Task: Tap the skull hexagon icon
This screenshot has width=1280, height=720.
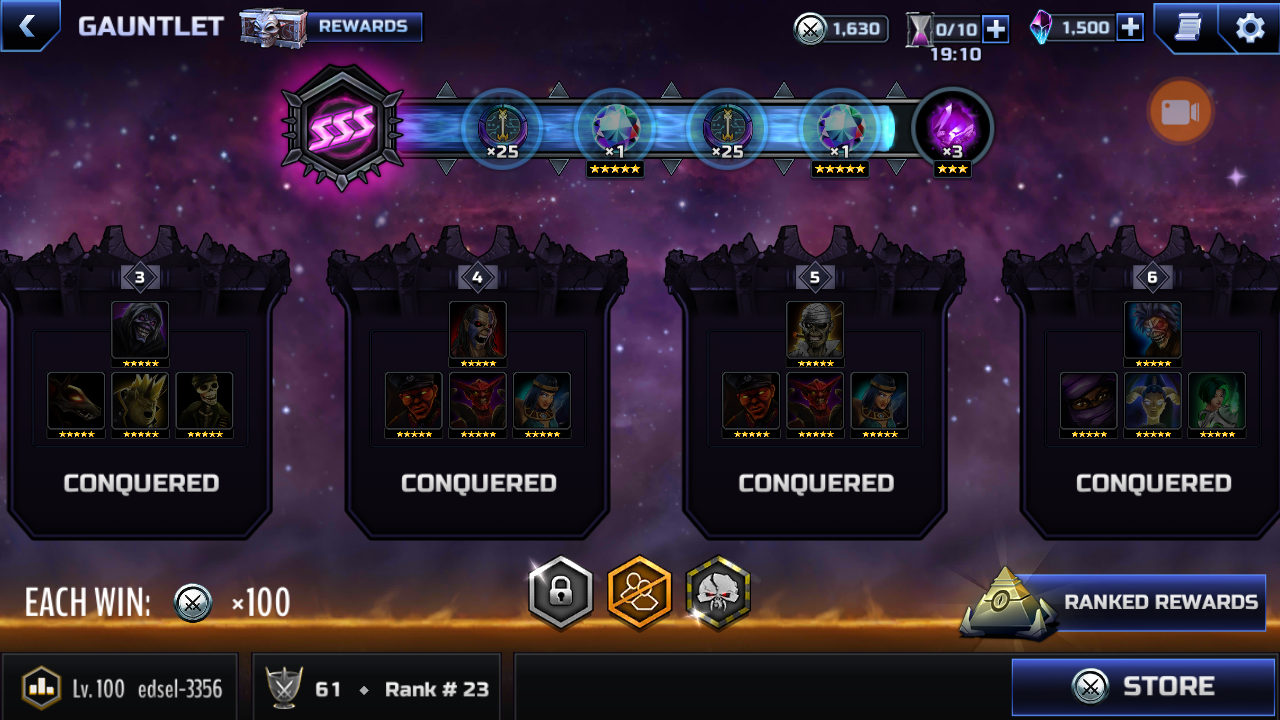Action: (x=718, y=593)
